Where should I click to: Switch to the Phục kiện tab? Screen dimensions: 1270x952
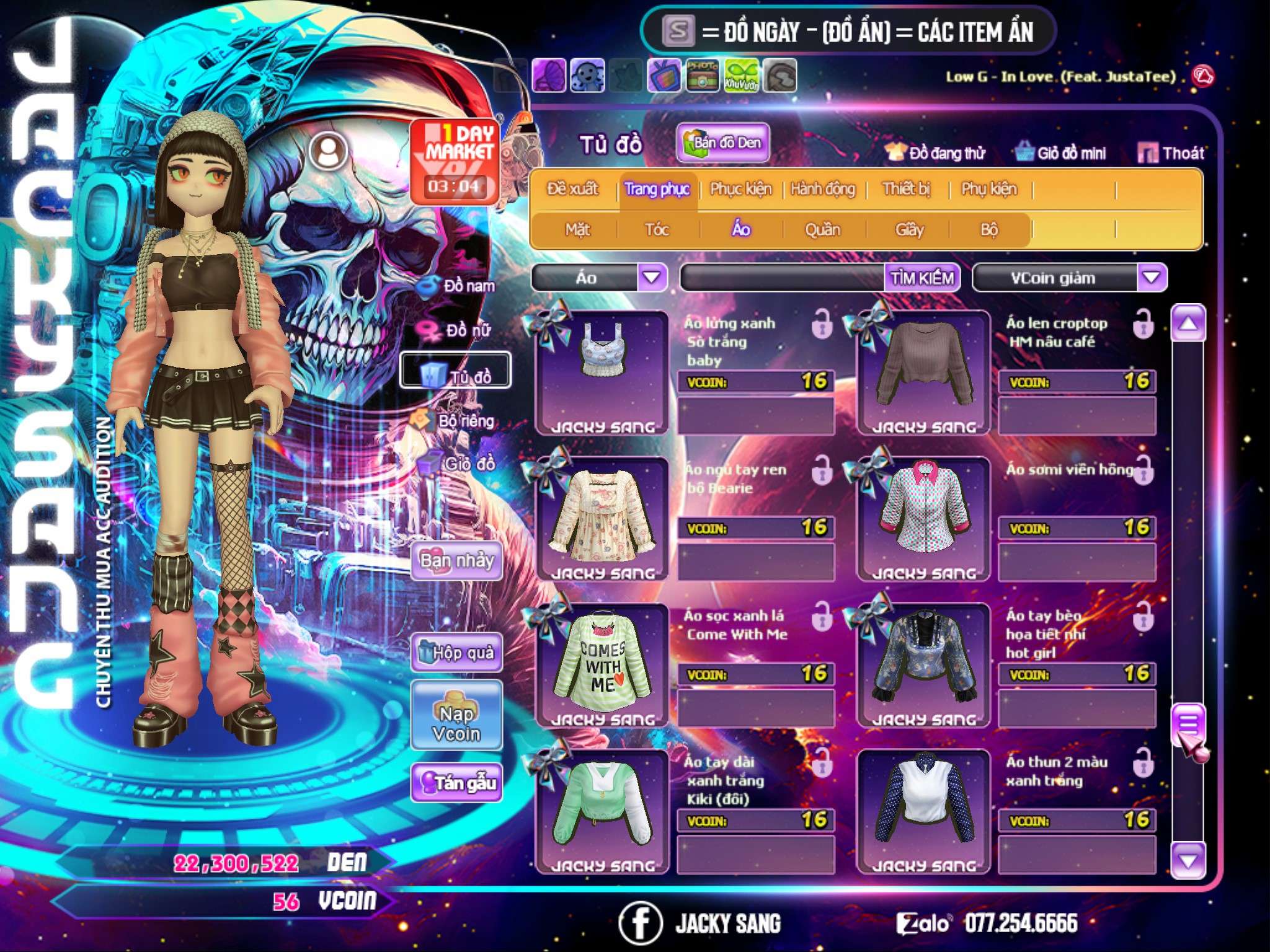coord(740,189)
